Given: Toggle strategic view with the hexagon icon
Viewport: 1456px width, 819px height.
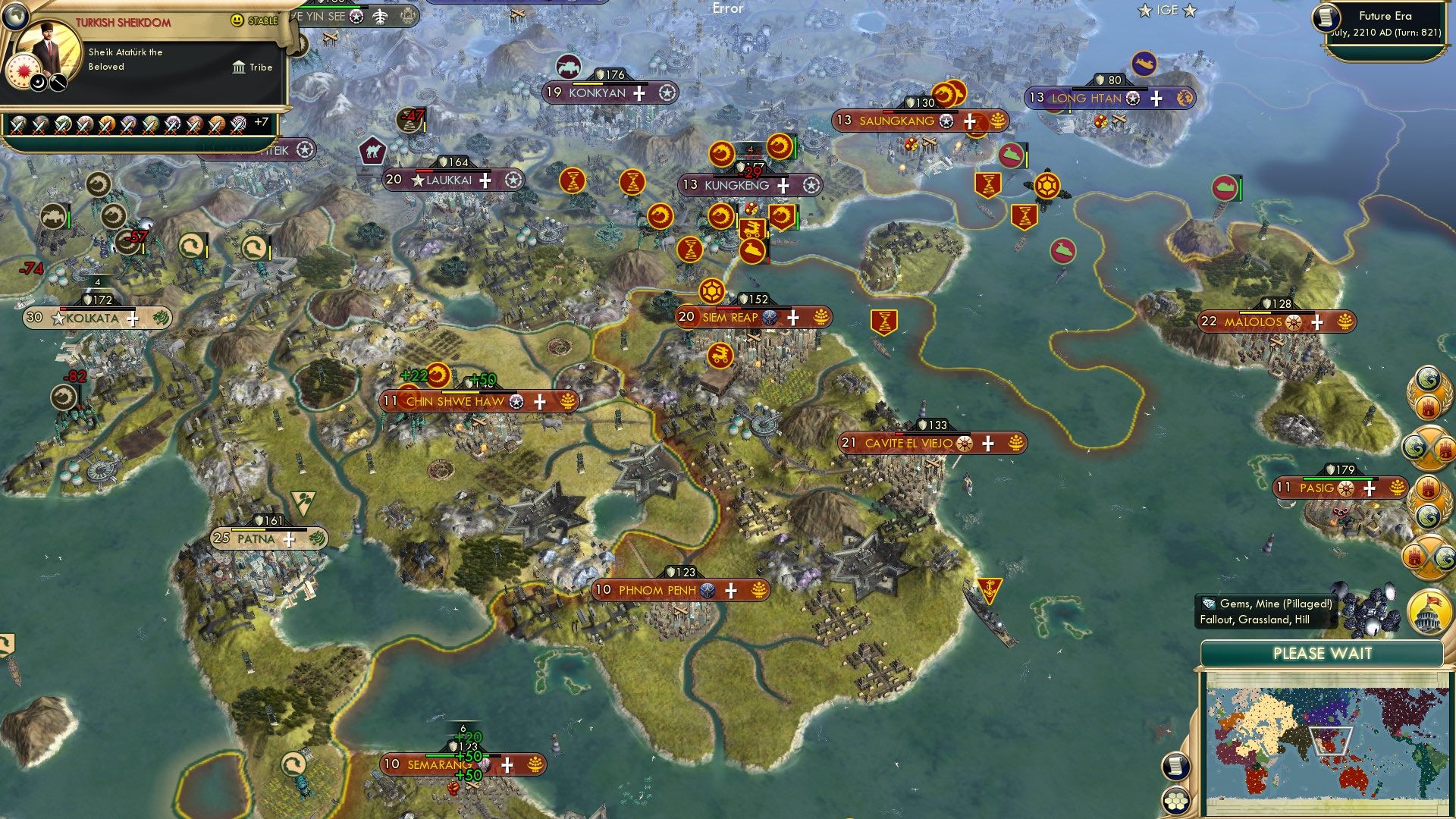Looking at the screenshot, I should pos(1175,800).
